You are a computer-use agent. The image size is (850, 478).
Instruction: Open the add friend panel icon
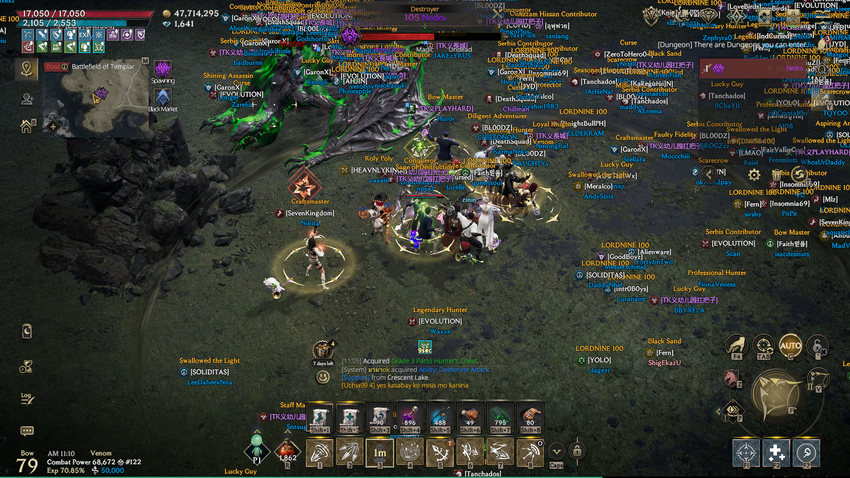pos(27,99)
